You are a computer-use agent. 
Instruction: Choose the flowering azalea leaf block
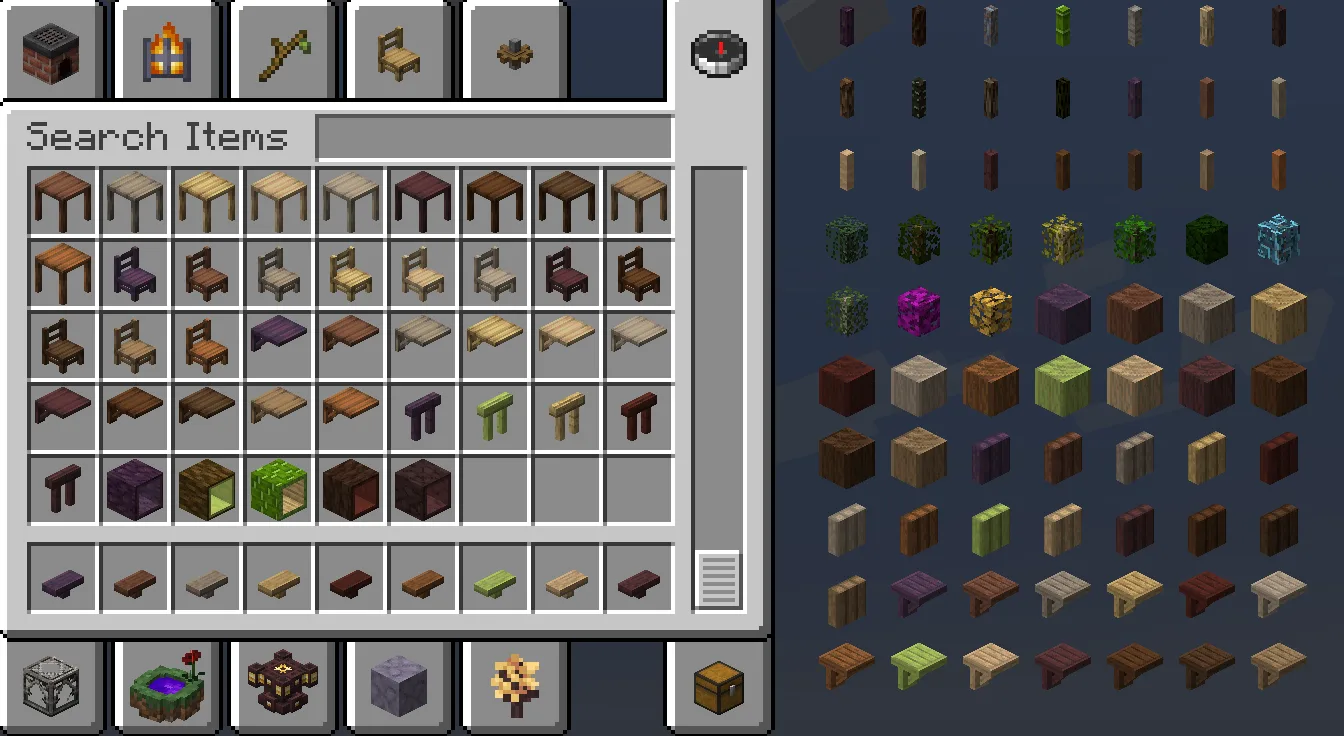[x=917, y=311]
